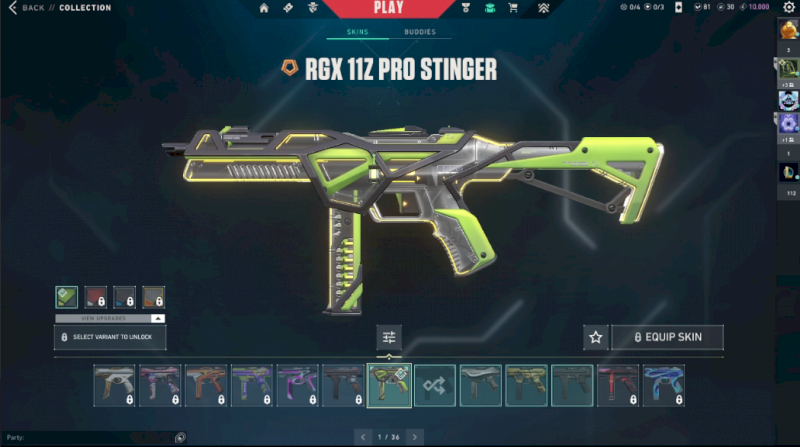Equip the RGX 11Z Pro Stinger skin
800x447 pixels.
click(667, 337)
